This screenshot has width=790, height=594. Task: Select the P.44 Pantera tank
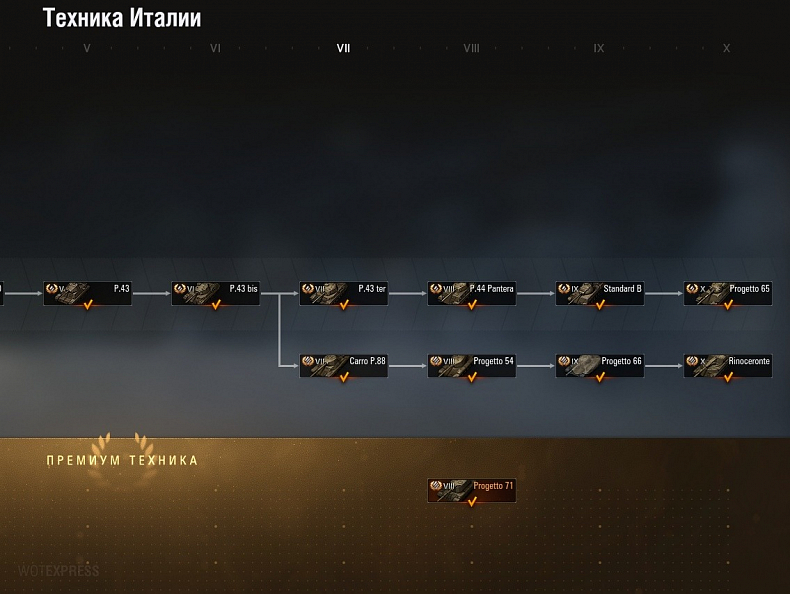(471, 292)
